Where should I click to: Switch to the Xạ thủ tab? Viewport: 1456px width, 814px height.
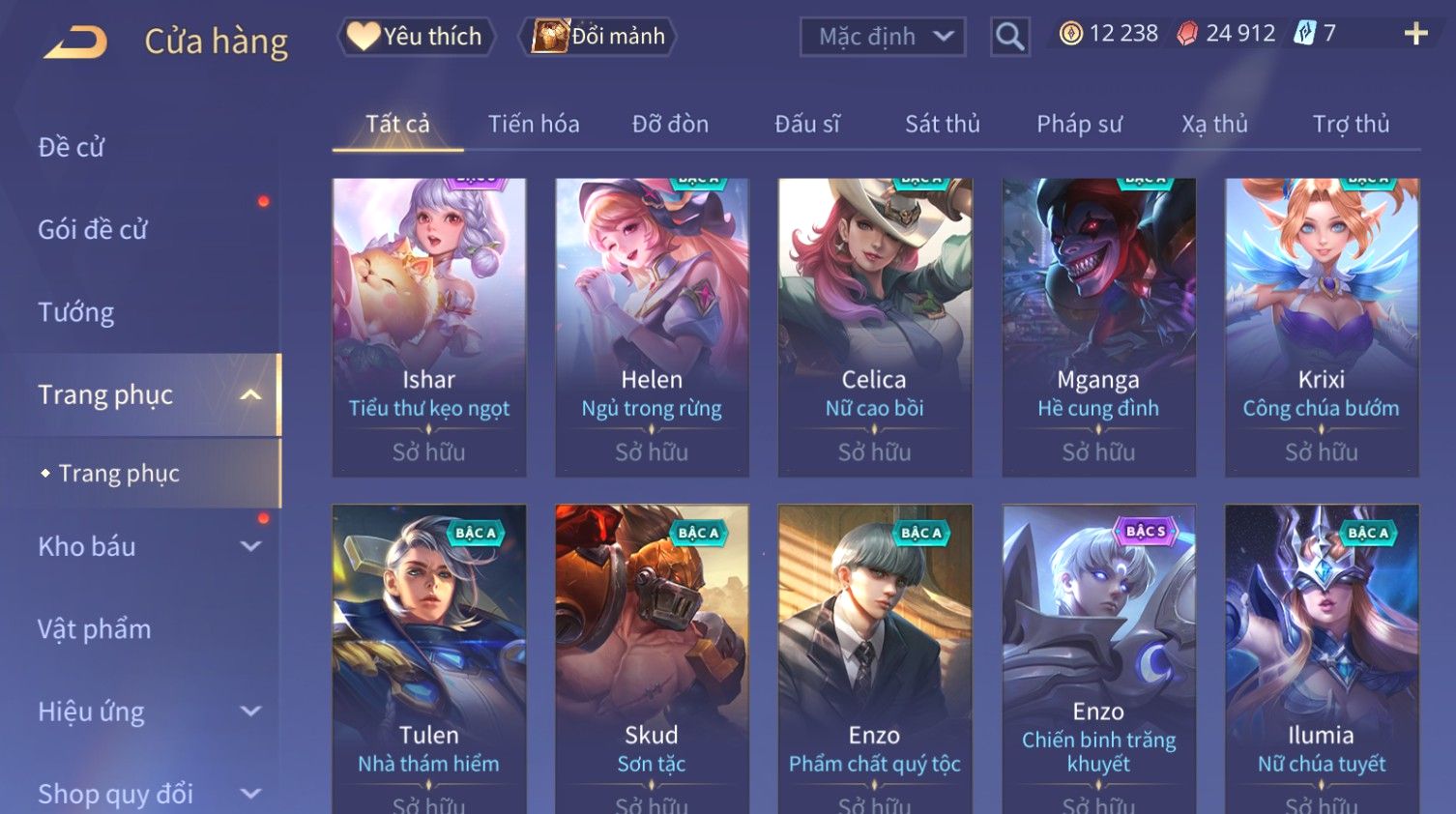tap(1214, 124)
